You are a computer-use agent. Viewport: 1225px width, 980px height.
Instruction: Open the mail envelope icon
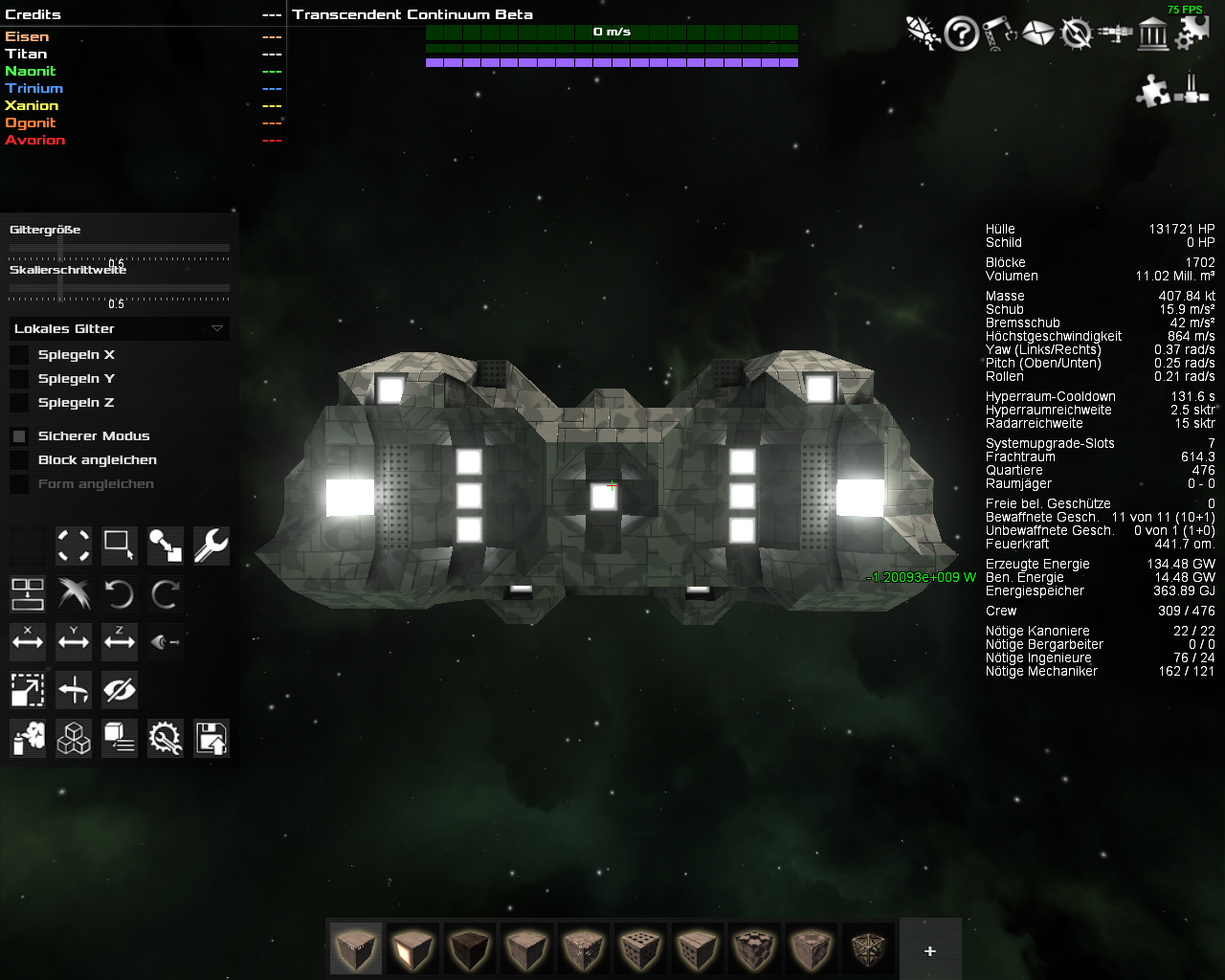1037,34
